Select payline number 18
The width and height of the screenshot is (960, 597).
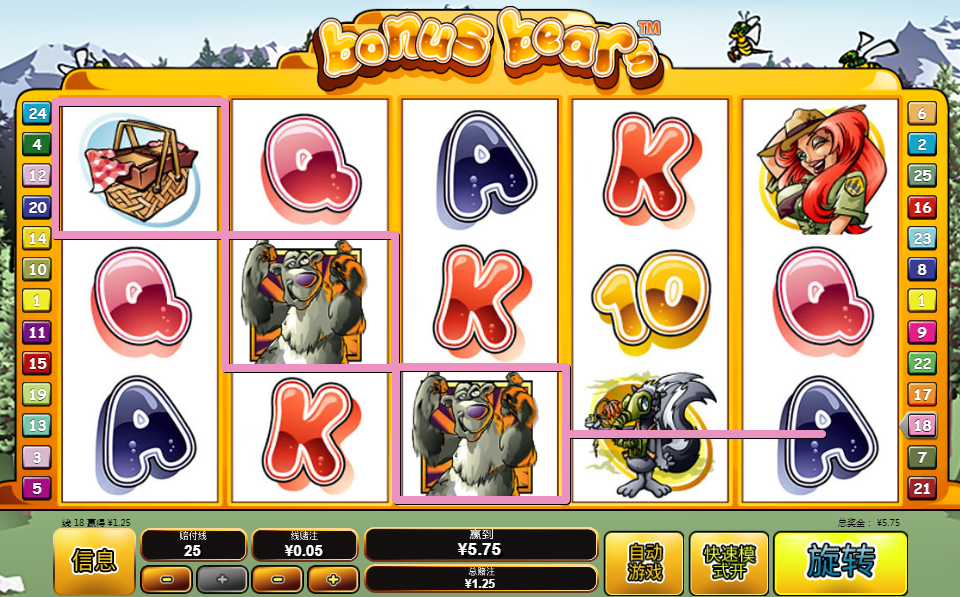921,426
